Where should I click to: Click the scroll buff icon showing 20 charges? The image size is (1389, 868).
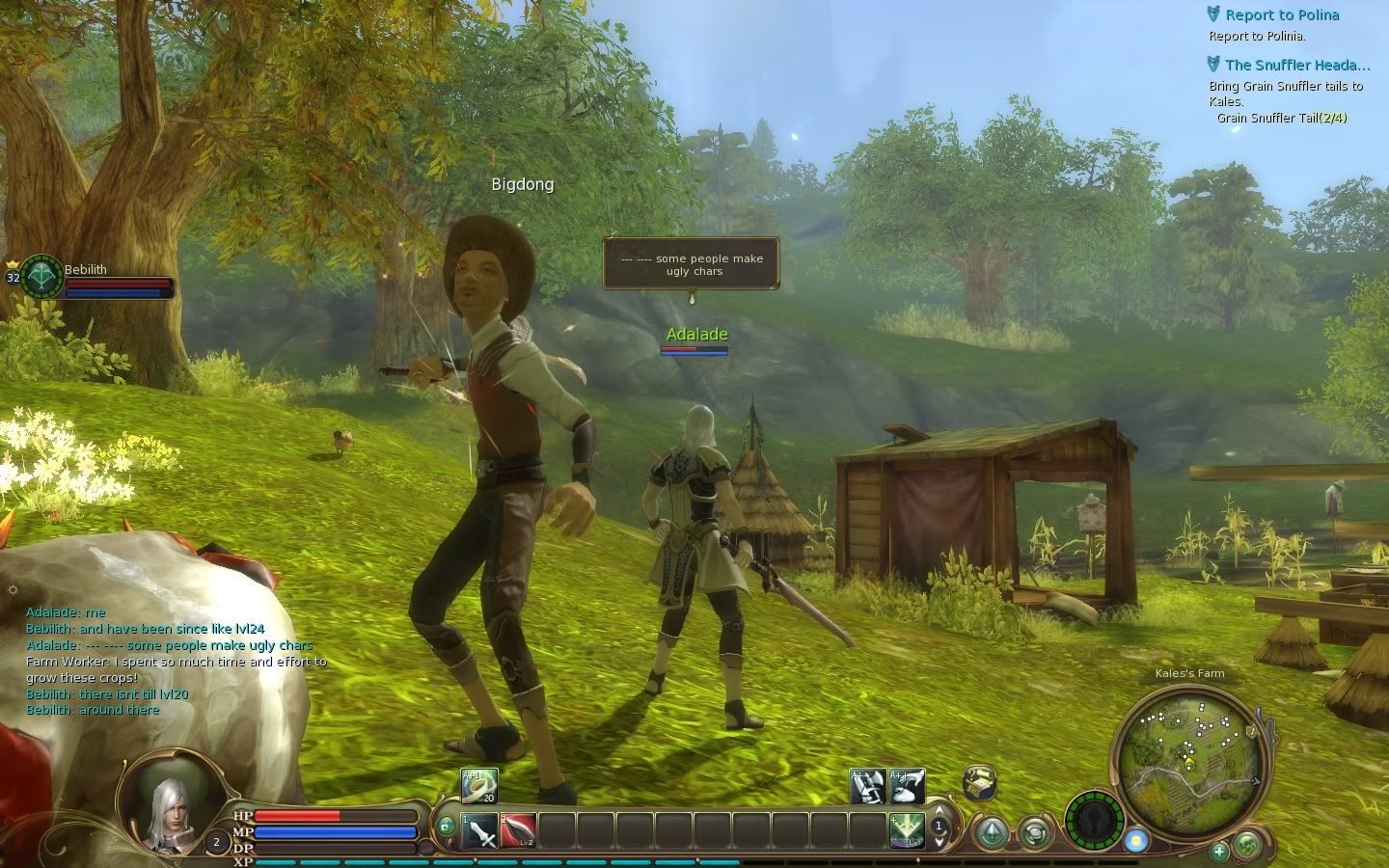[477, 784]
